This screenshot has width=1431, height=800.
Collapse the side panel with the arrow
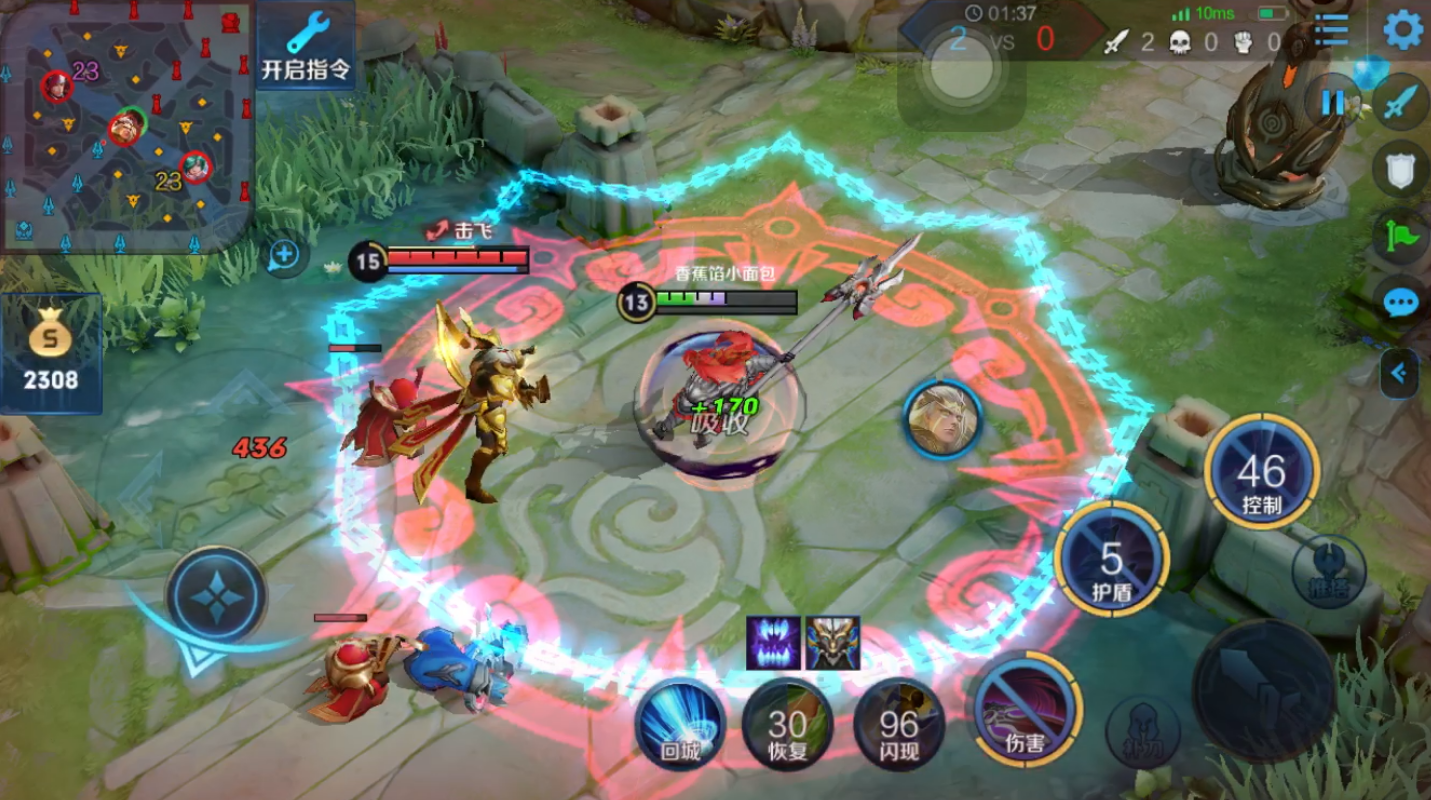pyautogui.click(x=1398, y=373)
